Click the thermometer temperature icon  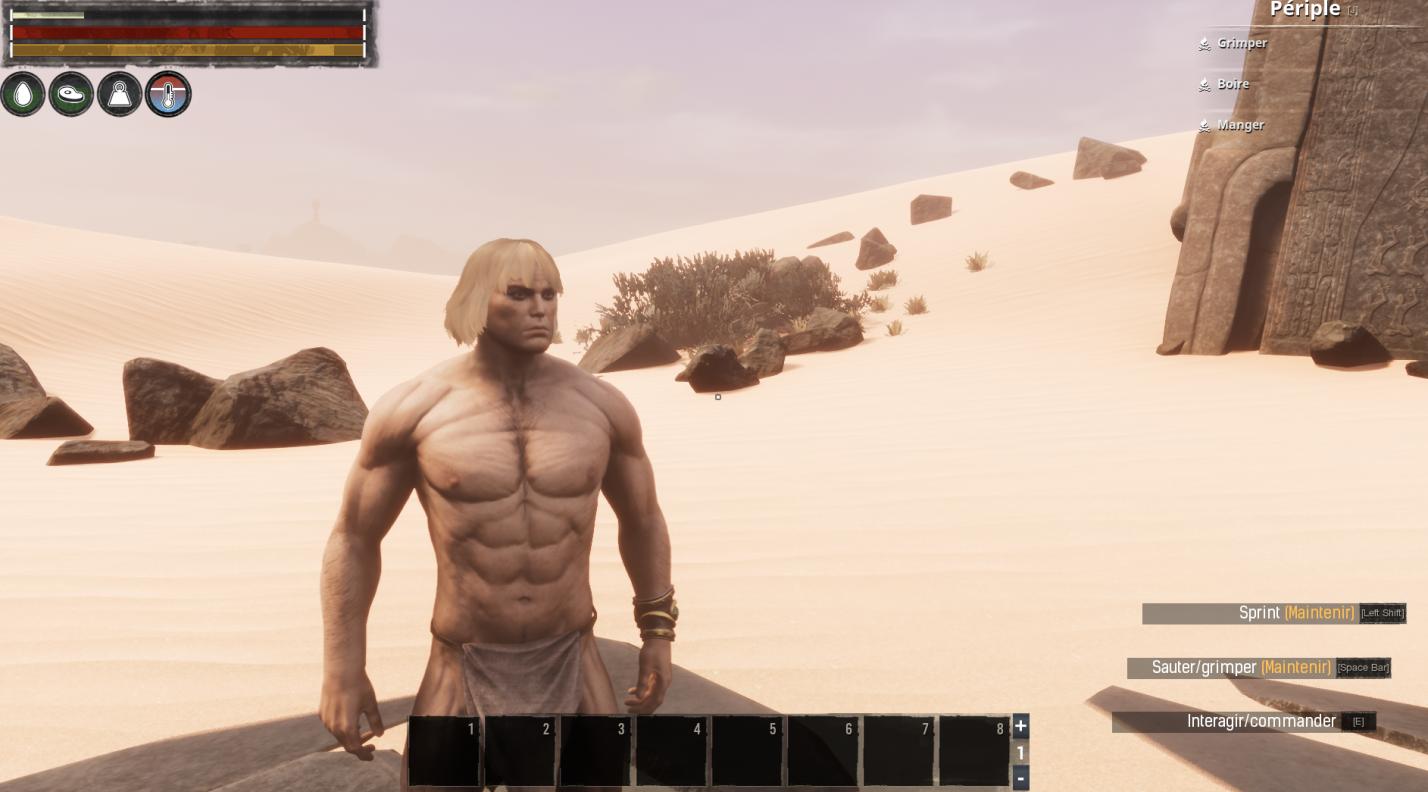click(167, 94)
